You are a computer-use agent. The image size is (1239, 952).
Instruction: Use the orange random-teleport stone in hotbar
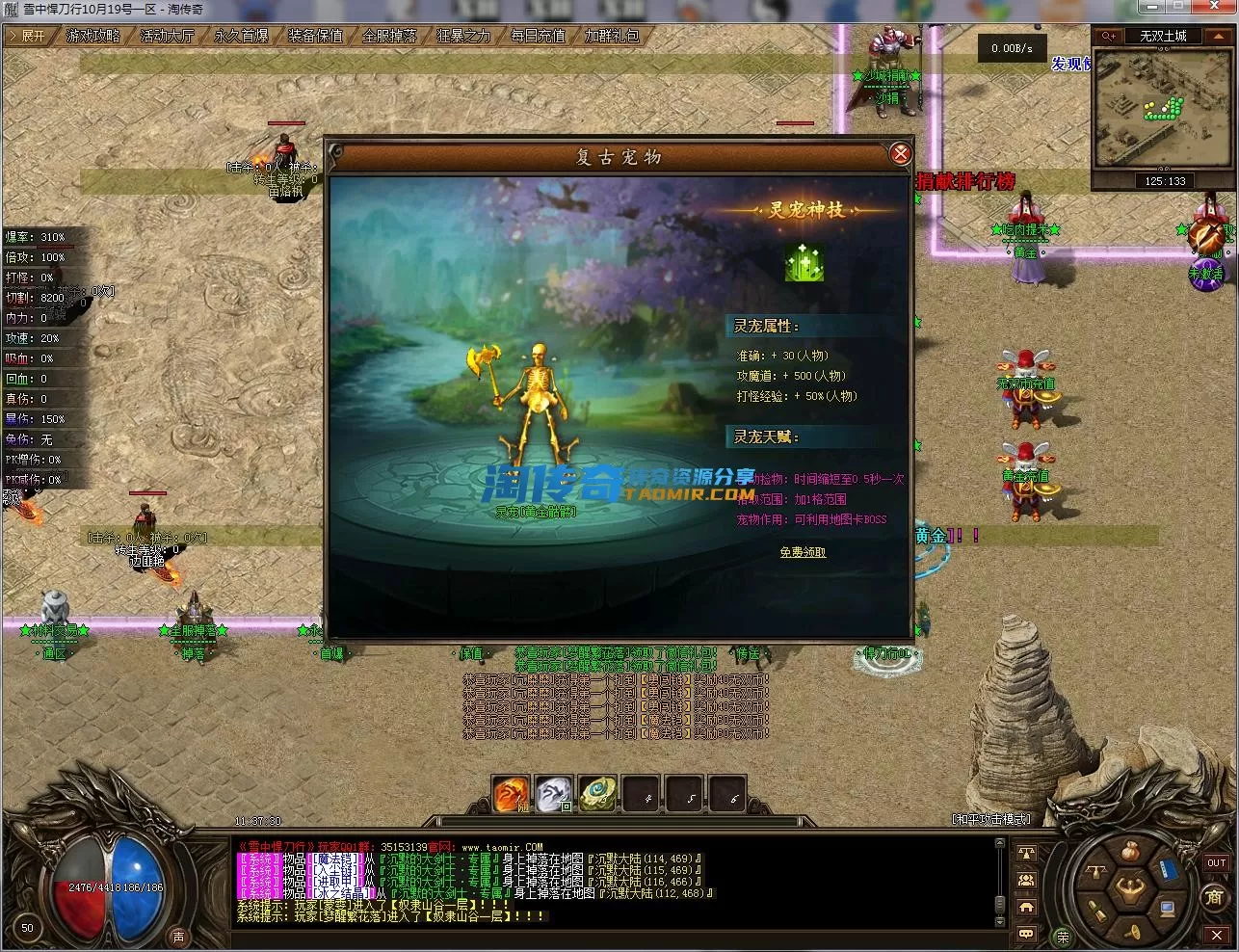(511, 795)
